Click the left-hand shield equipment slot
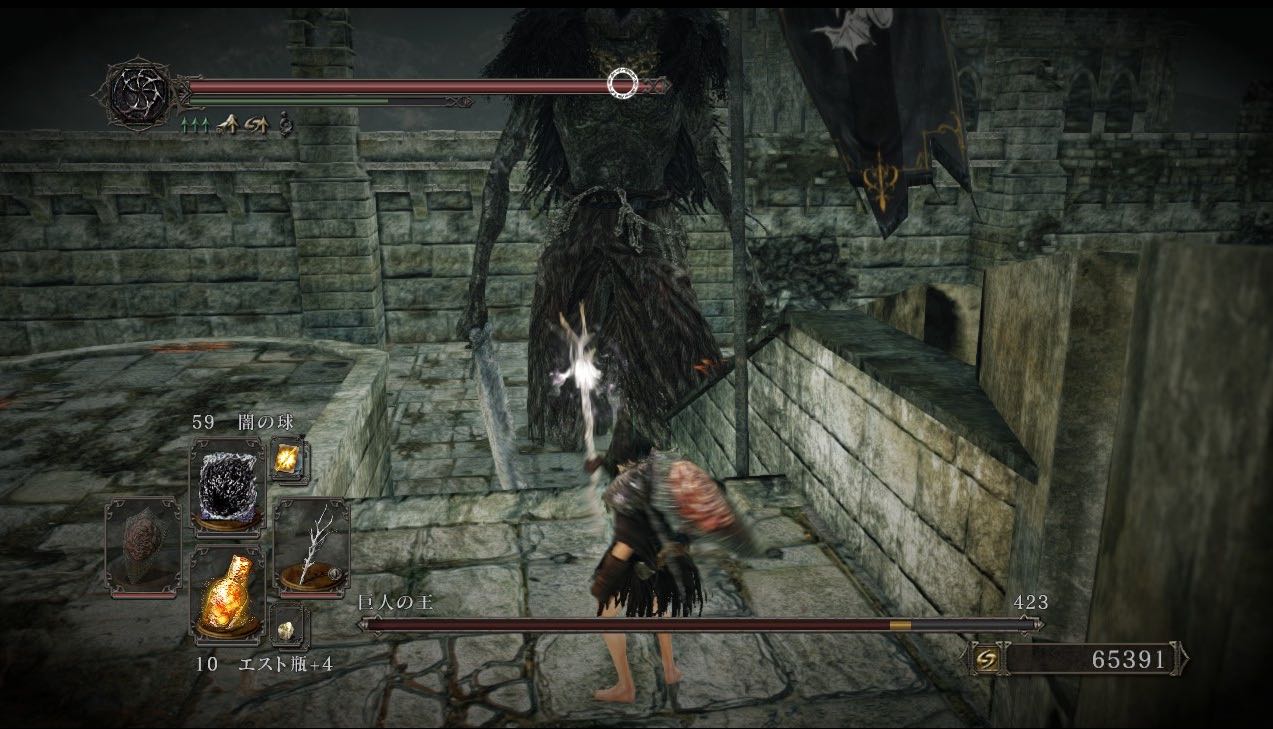This screenshot has width=1273, height=729. point(143,545)
